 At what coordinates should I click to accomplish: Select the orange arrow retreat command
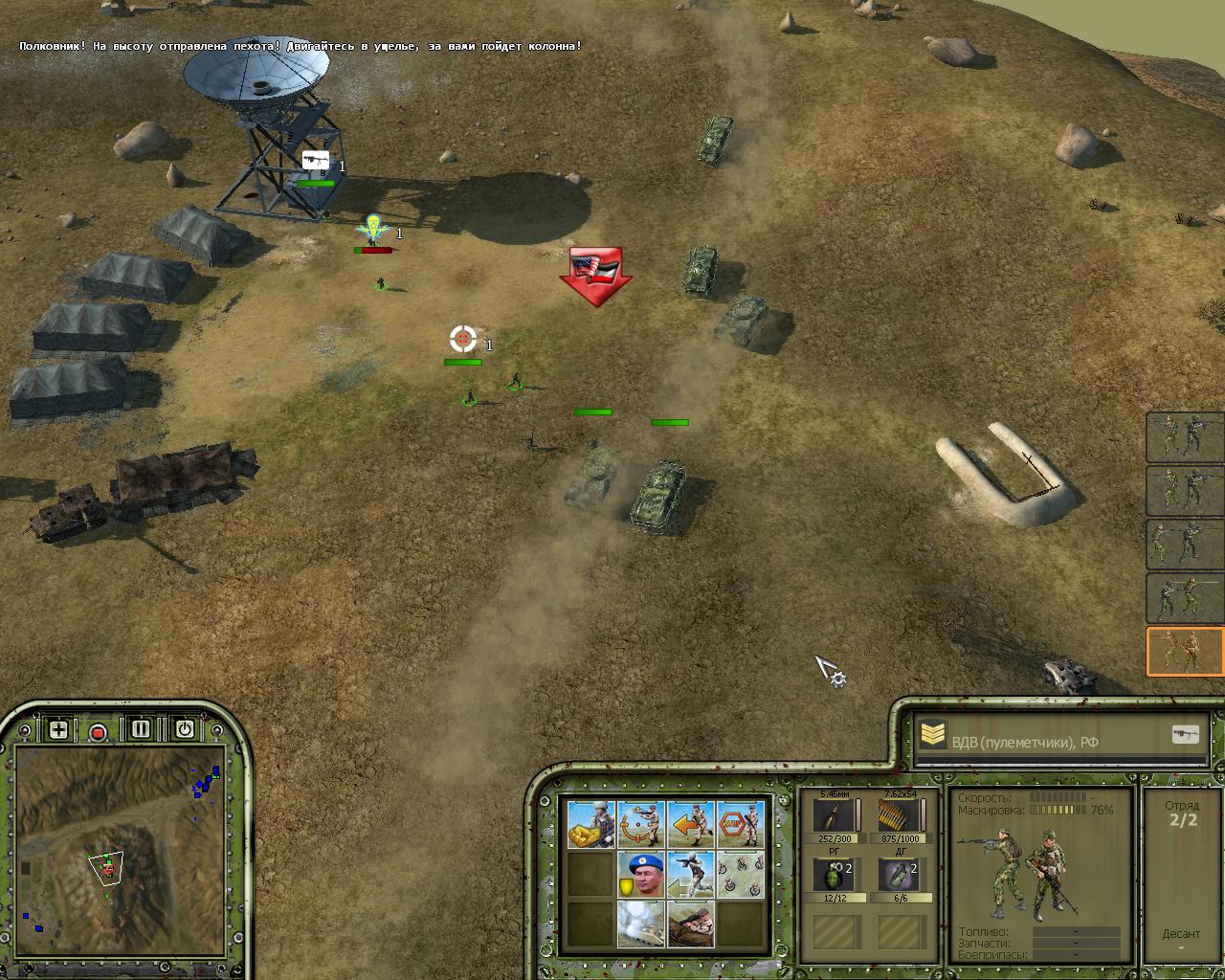coord(690,825)
